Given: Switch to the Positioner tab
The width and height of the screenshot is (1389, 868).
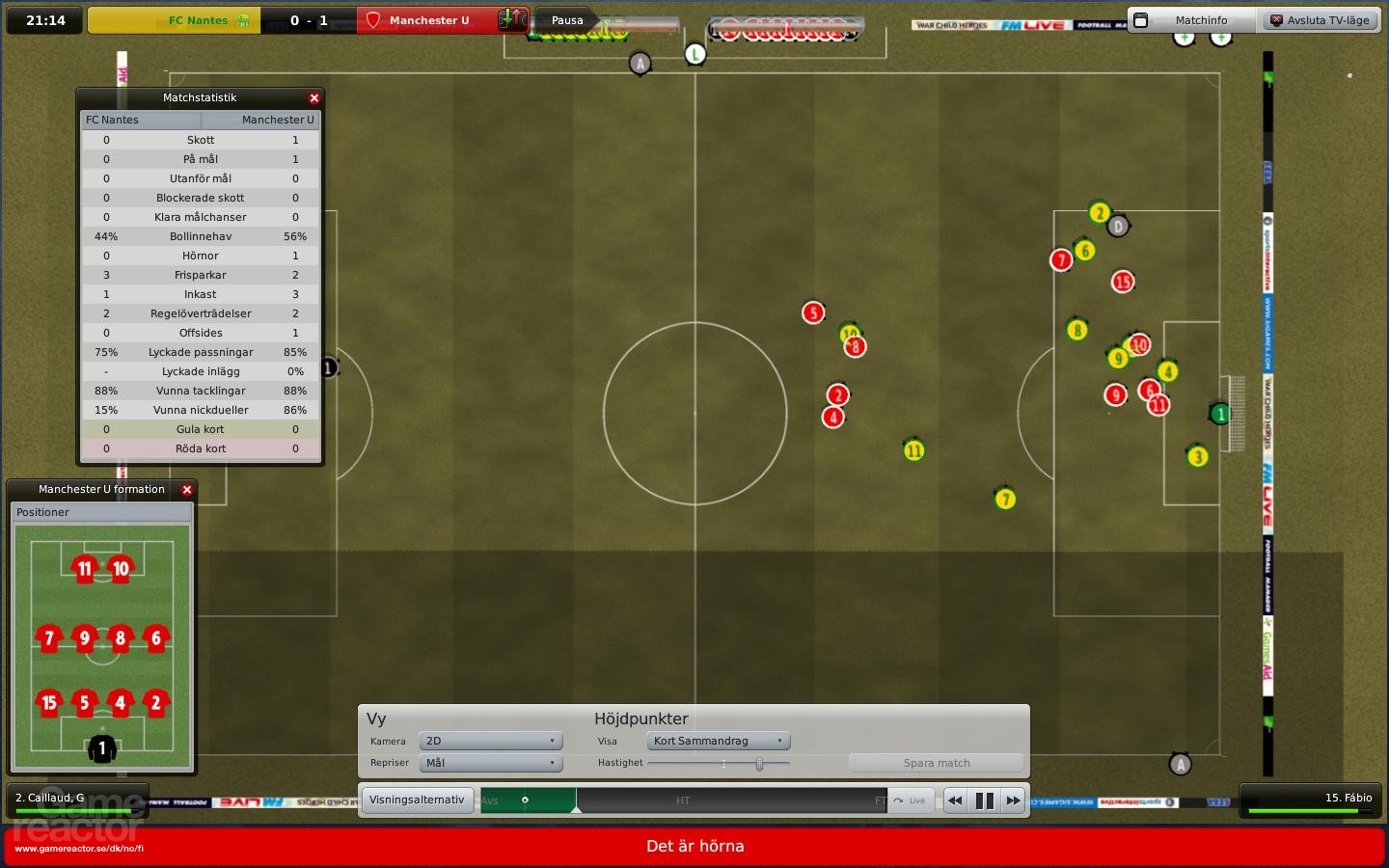Looking at the screenshot, I should [x=42, y=512].
